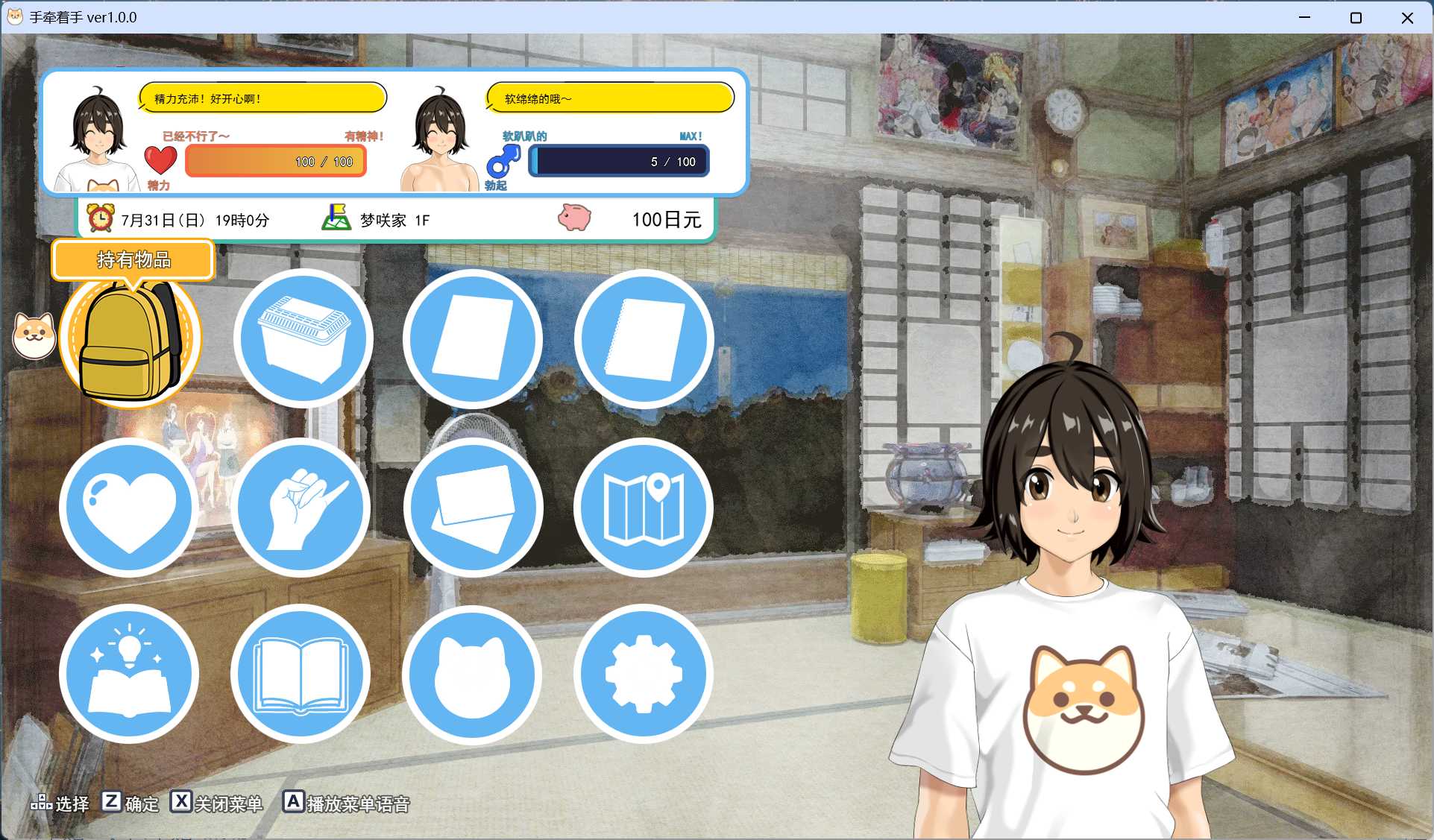The height and width of the screenshot is (840, 1434).
Task: Open the pinky promise hand icon
Action: tap(301, 508)
